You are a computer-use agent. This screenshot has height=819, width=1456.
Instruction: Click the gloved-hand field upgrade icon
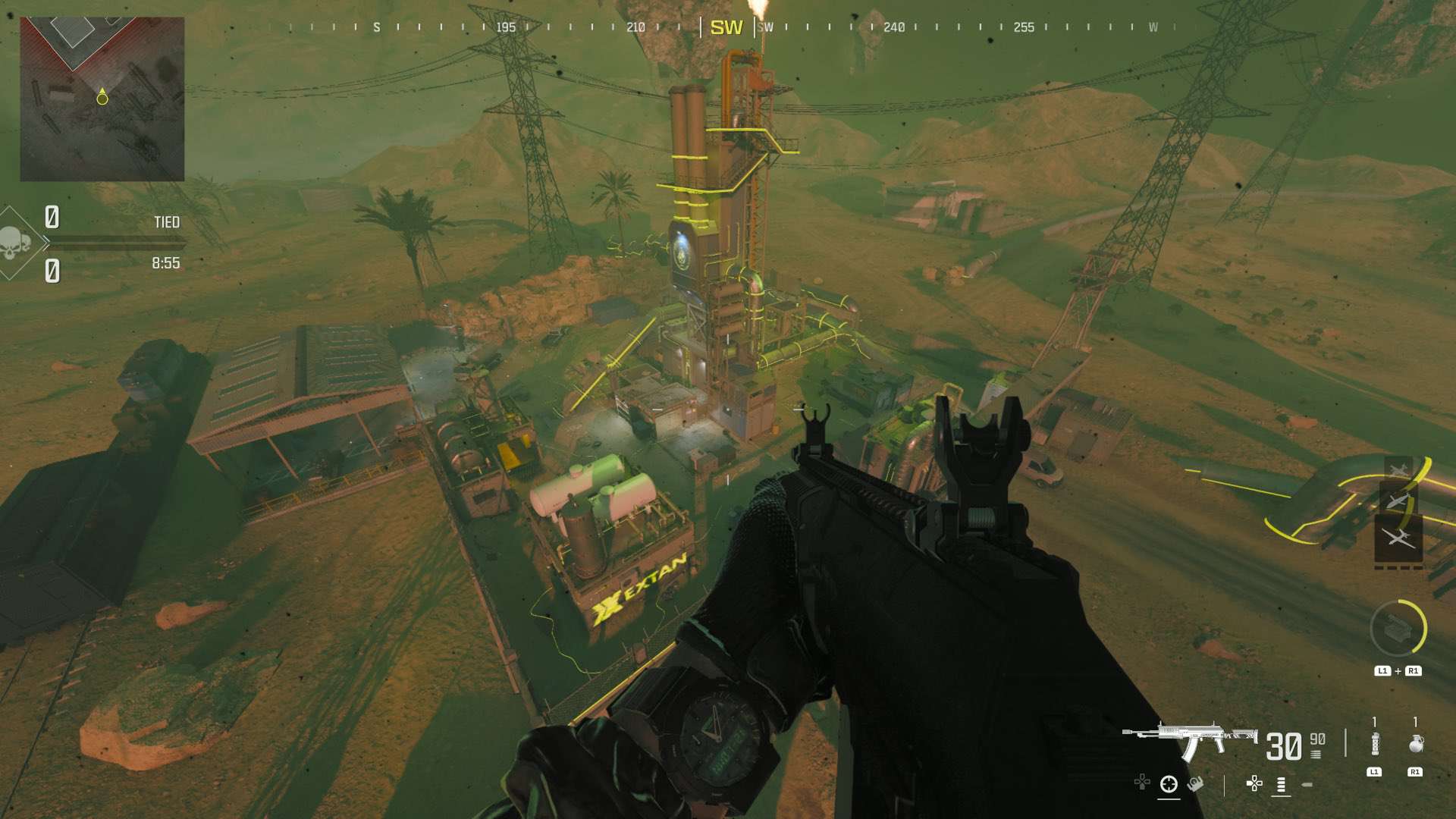pyautogui.click(x=1195, y=785)
